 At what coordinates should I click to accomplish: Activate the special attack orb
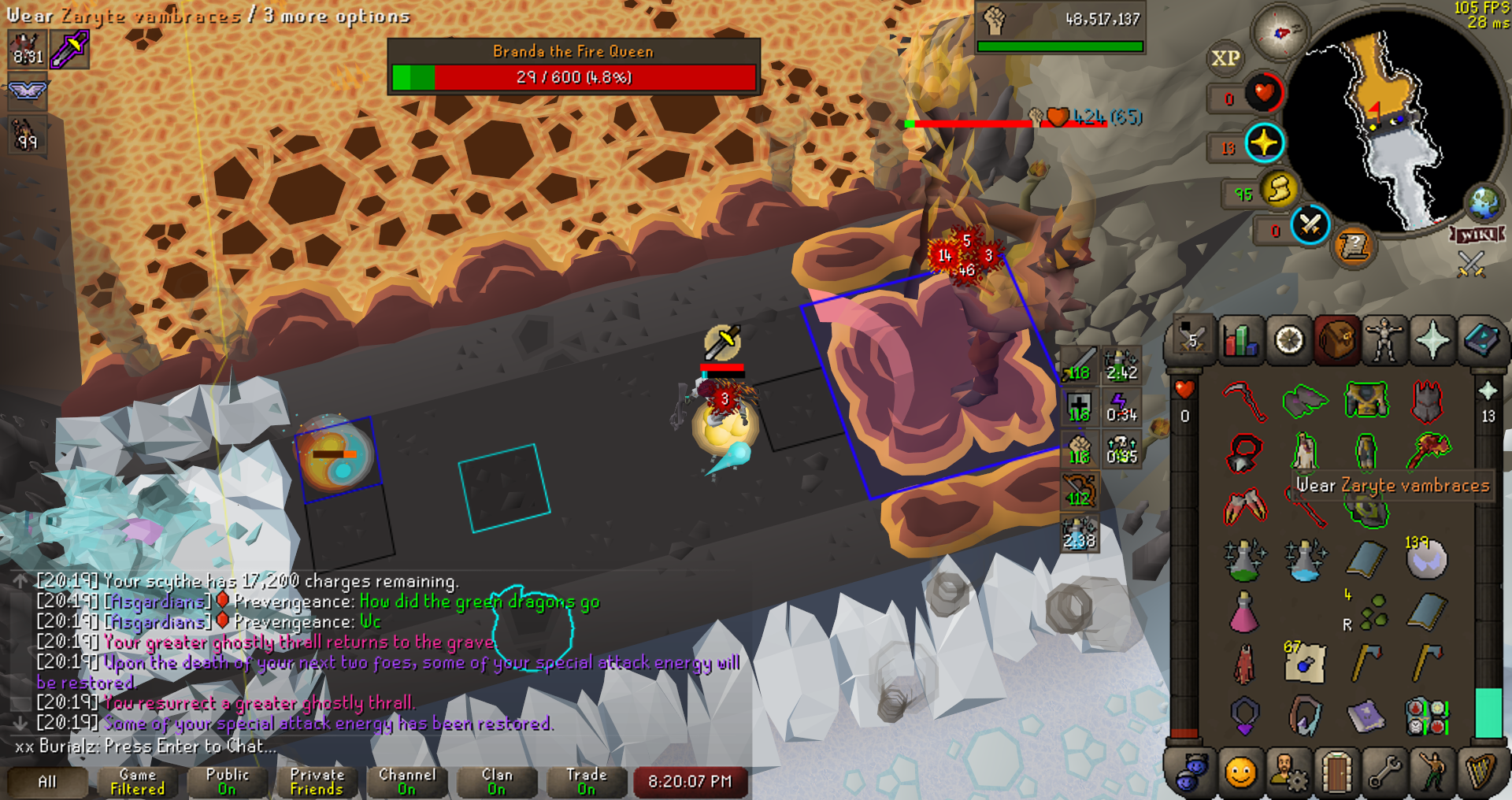coord(1310,225)
